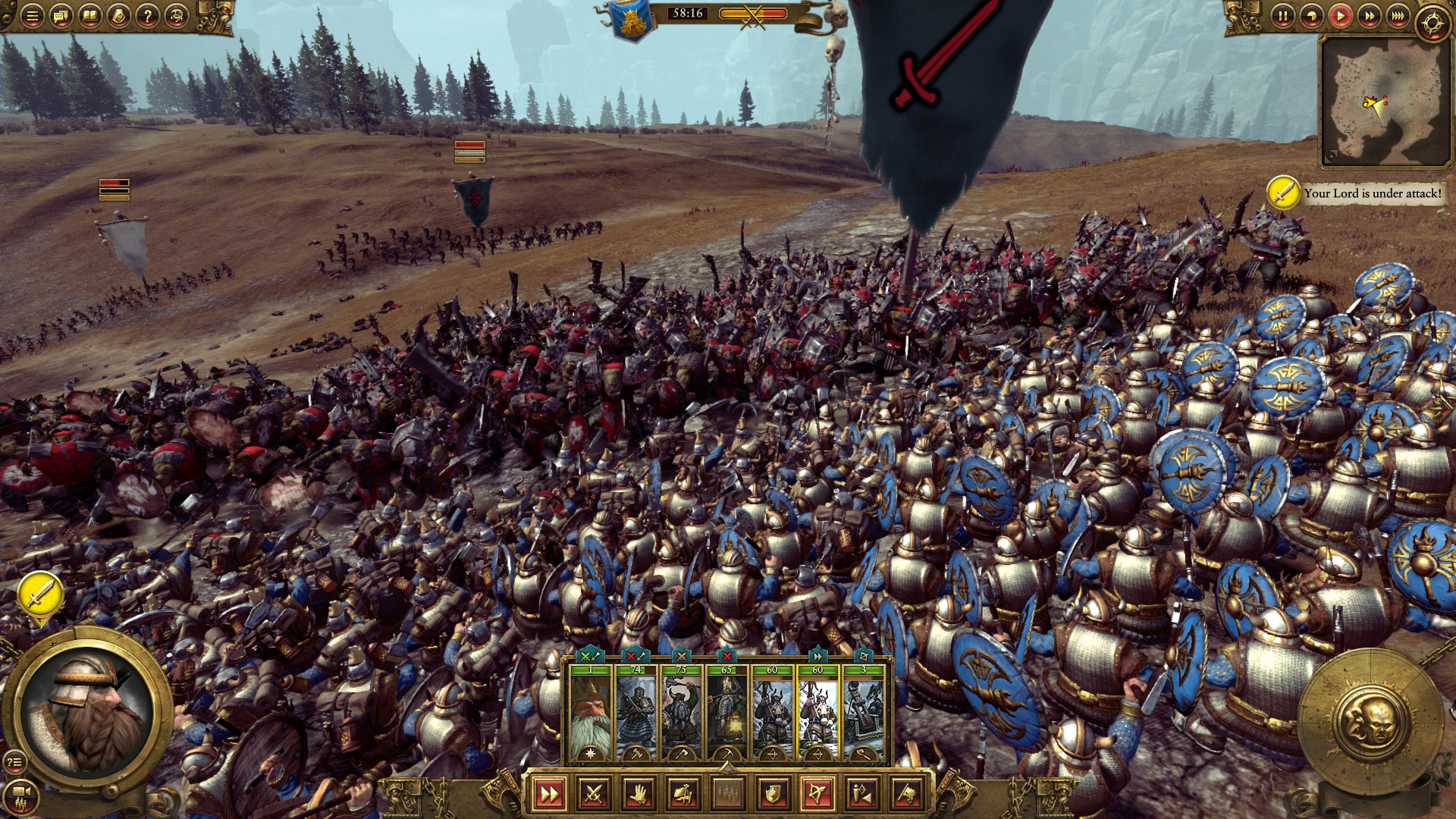
Task: Toggle the crossed-swords melee mode button
Action: coord(594,794)
